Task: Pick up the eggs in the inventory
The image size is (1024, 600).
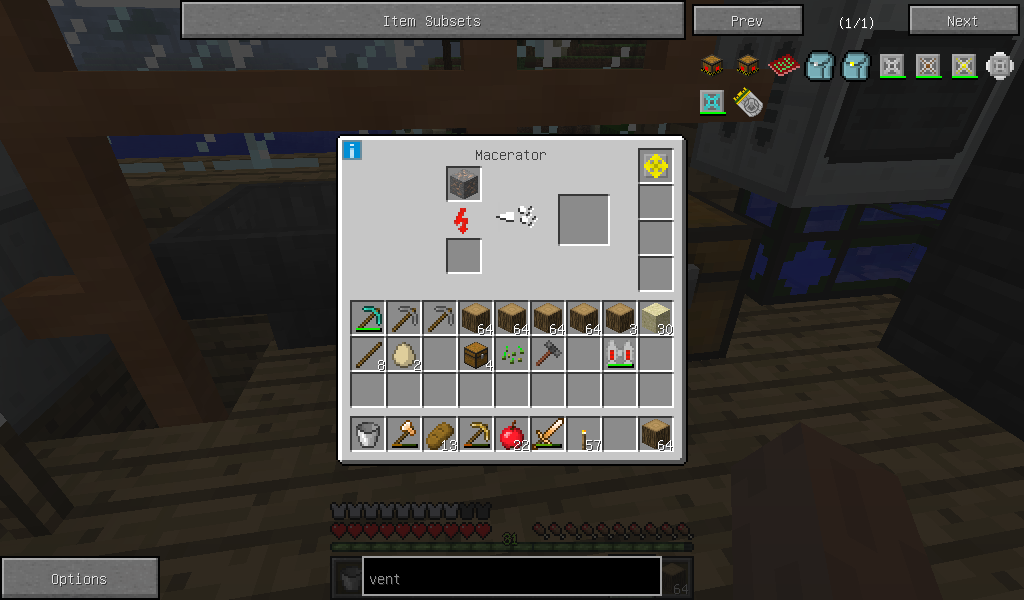Action: [x=404, y=354]
